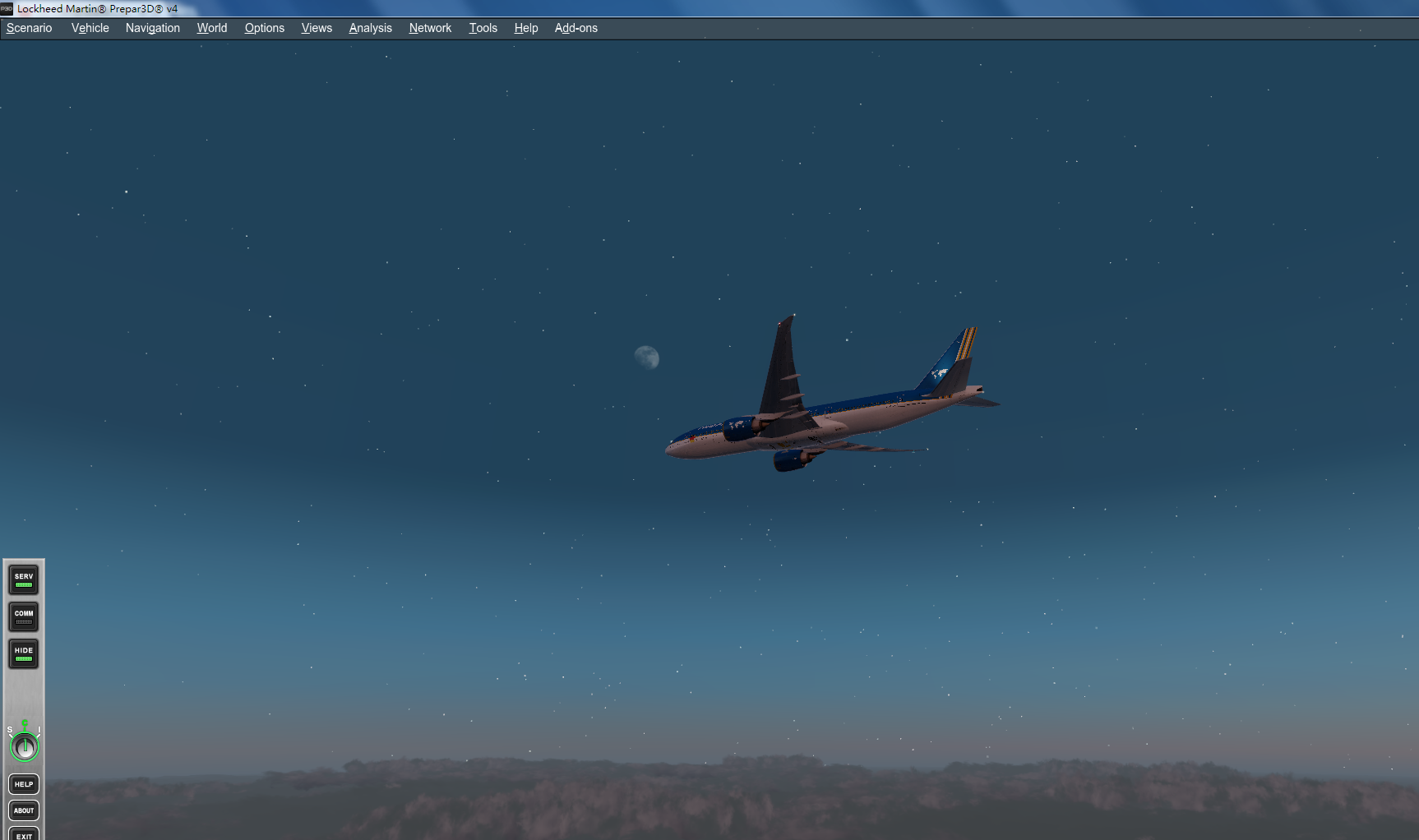Open the Scenario menu
This screenshot has height=840, width=1419.
coord(28,27)
